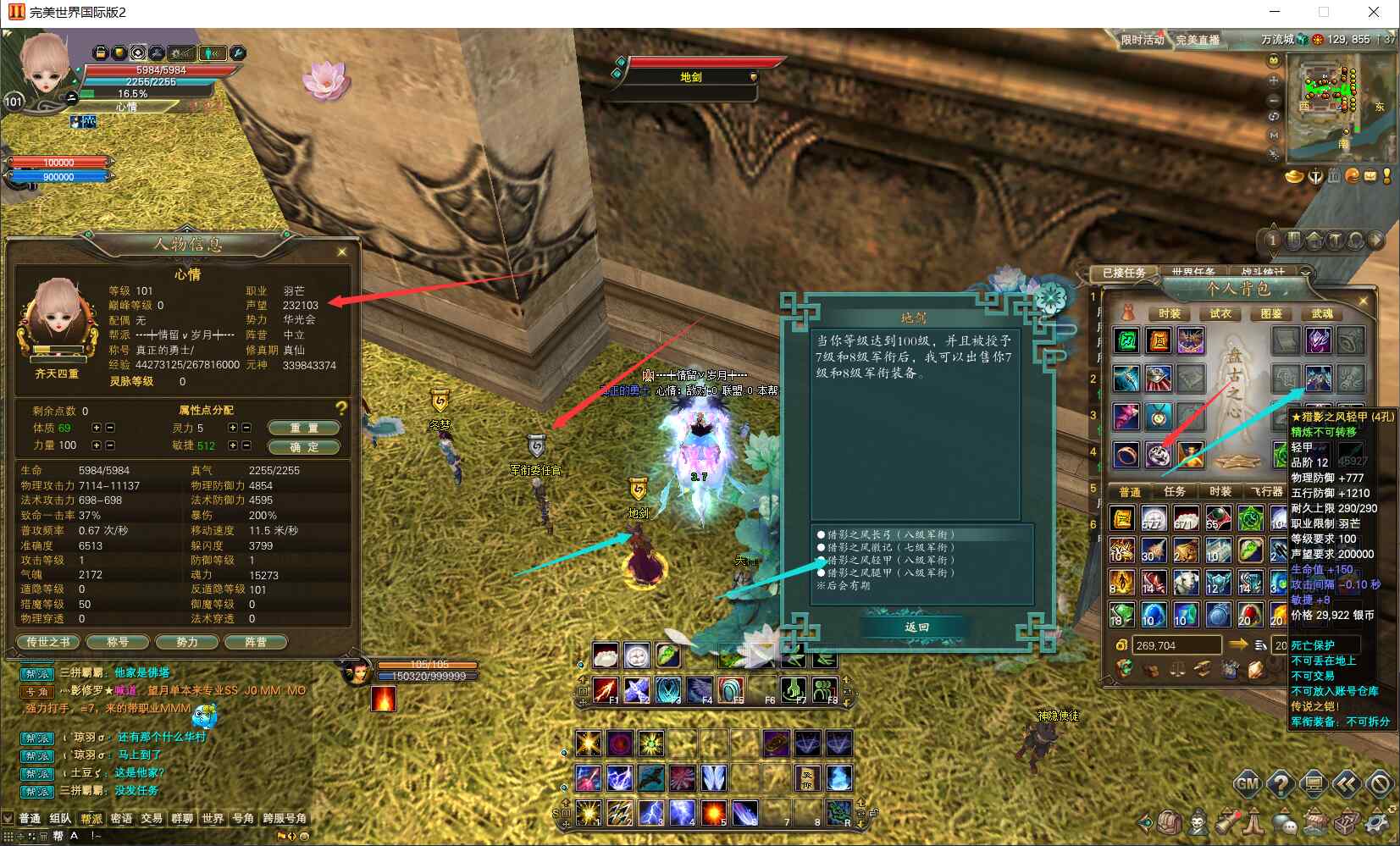Click 返回 in the NPC dialogue
The width and height of the screenshot is (1400, 846).
pyautogui.click(x=916, y=627)
